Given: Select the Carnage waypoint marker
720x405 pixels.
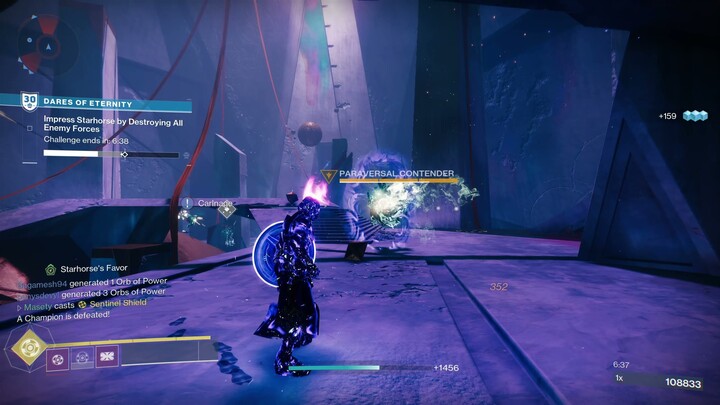Looking at the screenshot, I should (227, 209).
